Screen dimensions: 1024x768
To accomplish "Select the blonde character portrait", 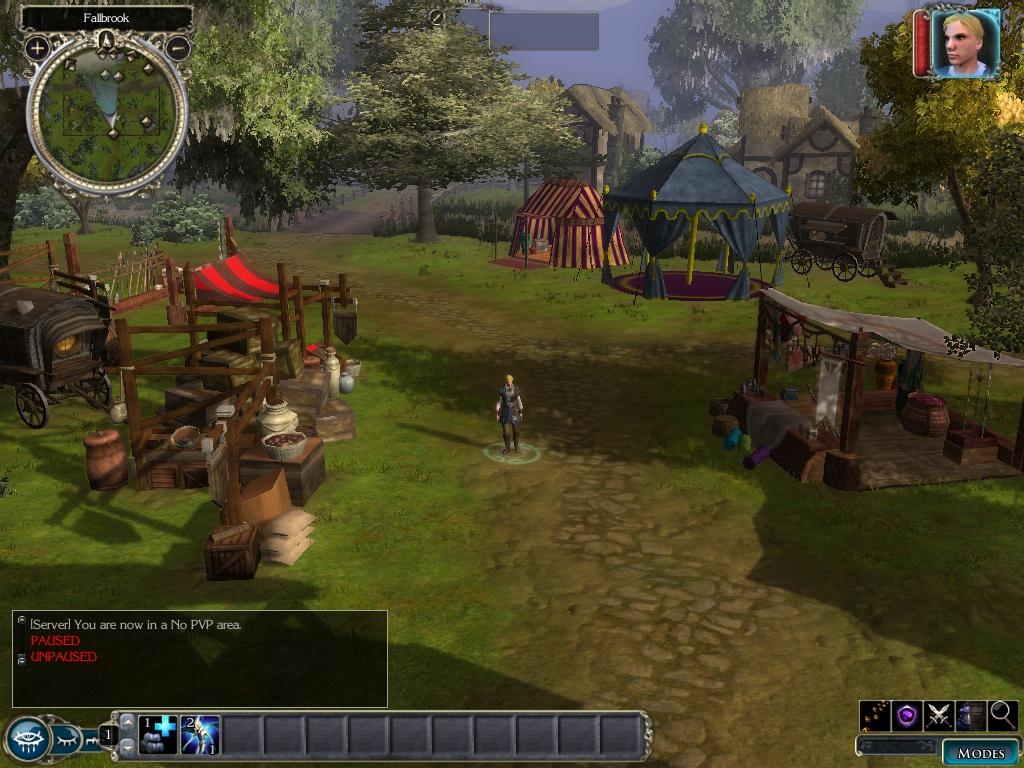I will [965, 43].
